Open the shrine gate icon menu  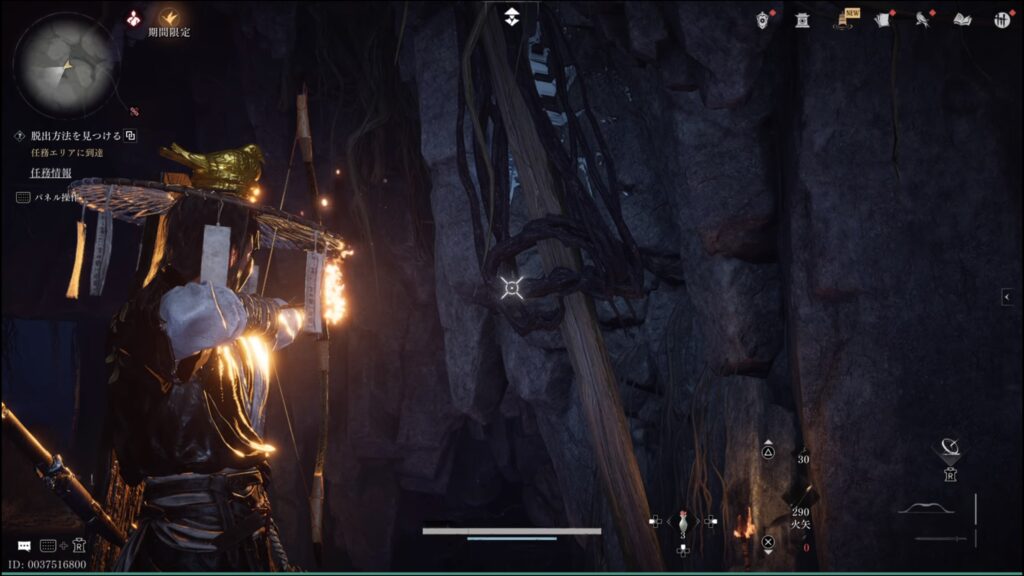(802, 19)
